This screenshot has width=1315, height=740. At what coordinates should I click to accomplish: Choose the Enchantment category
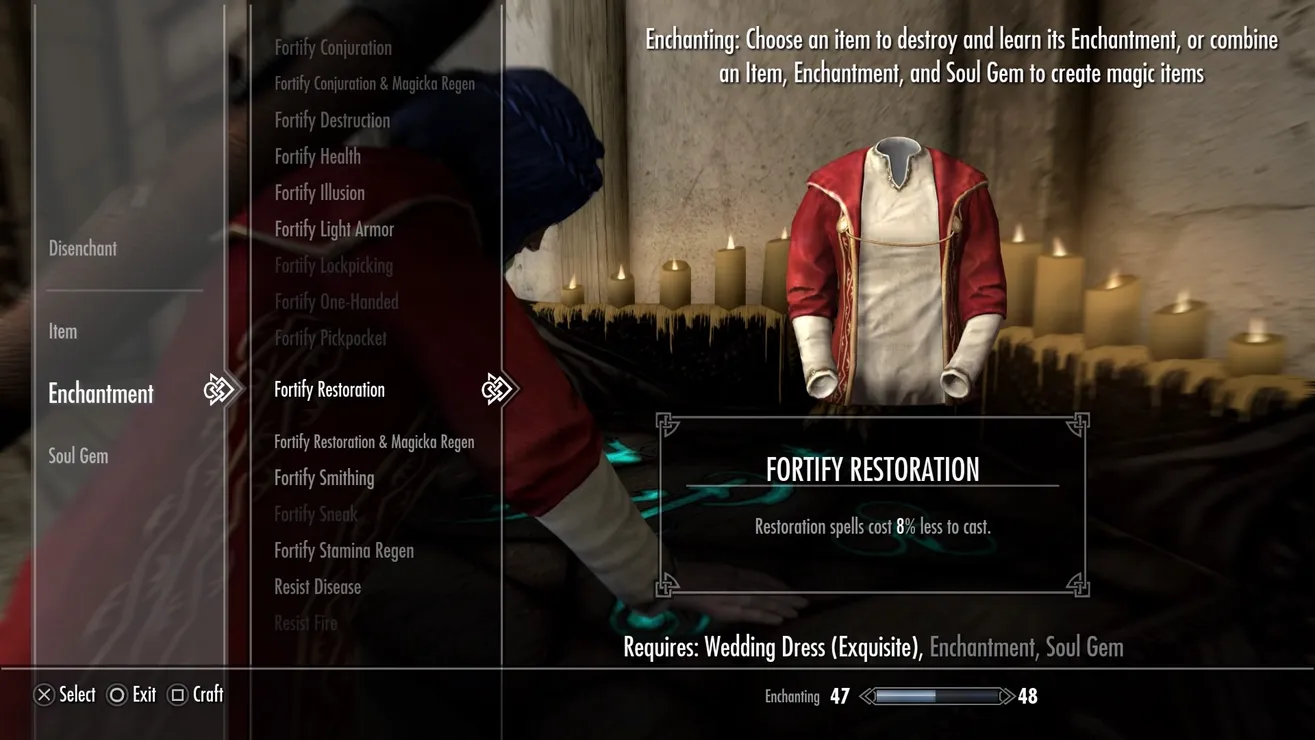point(101,393)
